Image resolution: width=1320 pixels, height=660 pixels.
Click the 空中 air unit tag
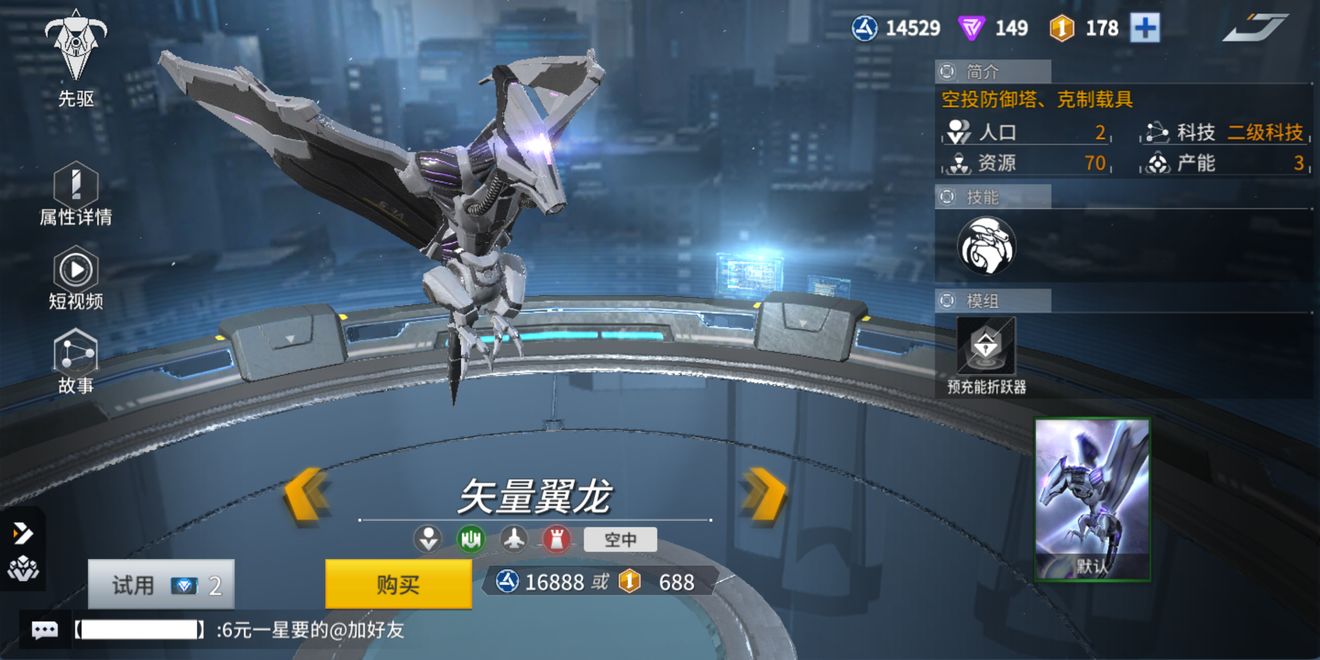point(620,540)
